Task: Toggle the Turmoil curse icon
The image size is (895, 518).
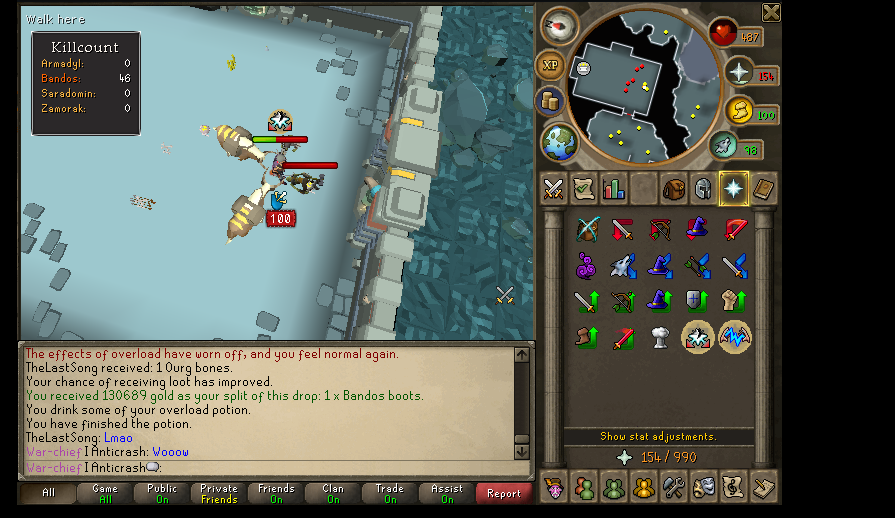Action: [735, 338]
